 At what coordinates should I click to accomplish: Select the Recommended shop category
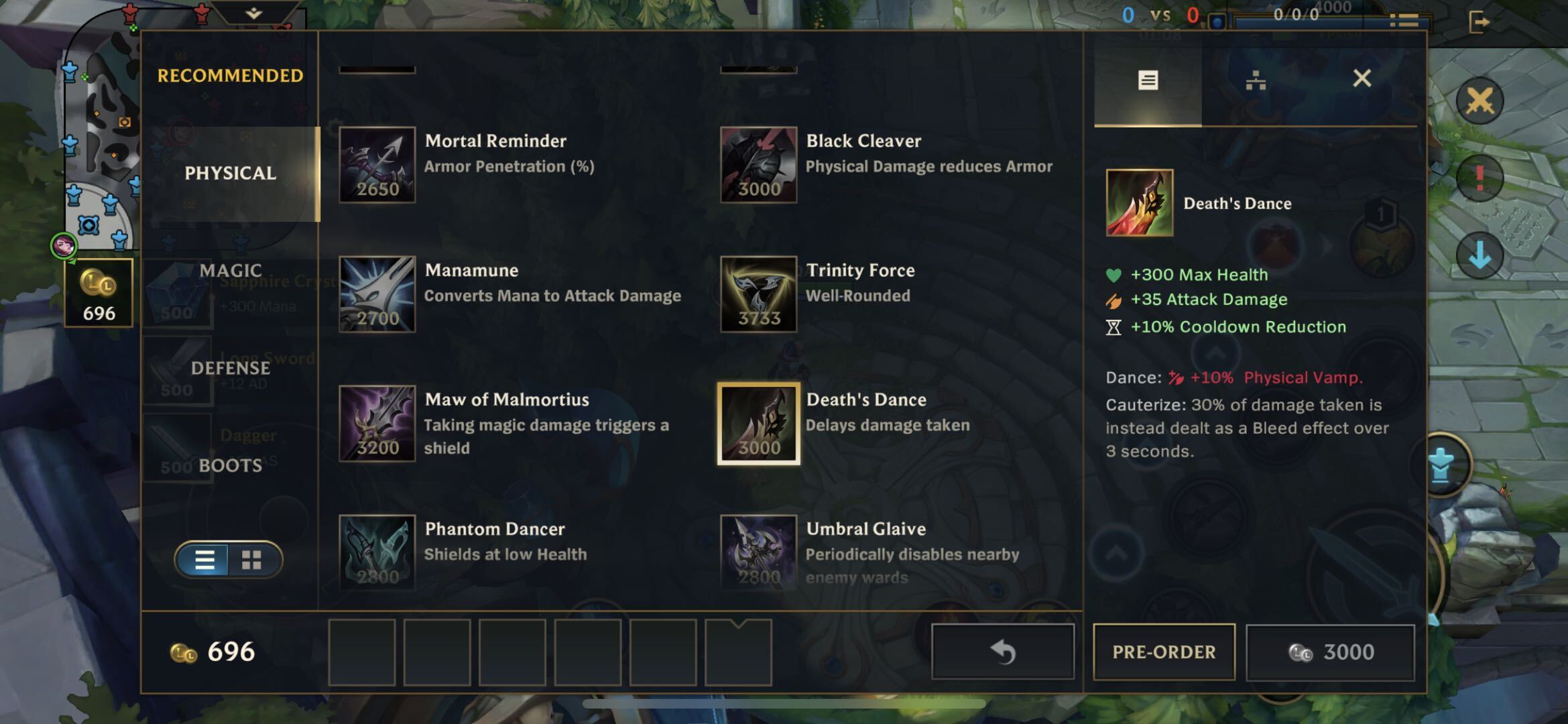[x=230, y=76]
